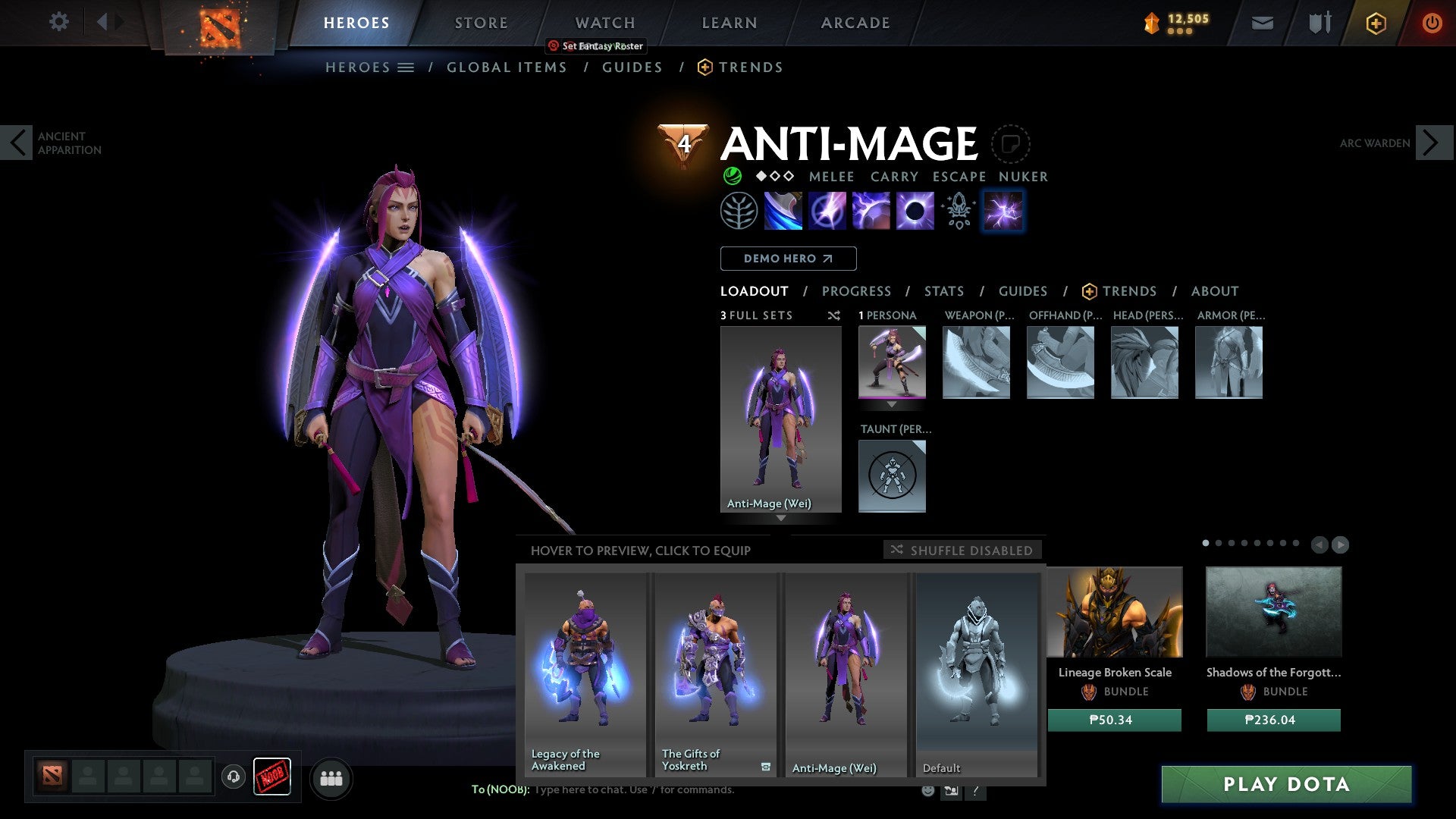The height and width of the screenshot is (819, 1456).
Task: Select the Persona loadout slot
Action: click(x=892, y=362)
